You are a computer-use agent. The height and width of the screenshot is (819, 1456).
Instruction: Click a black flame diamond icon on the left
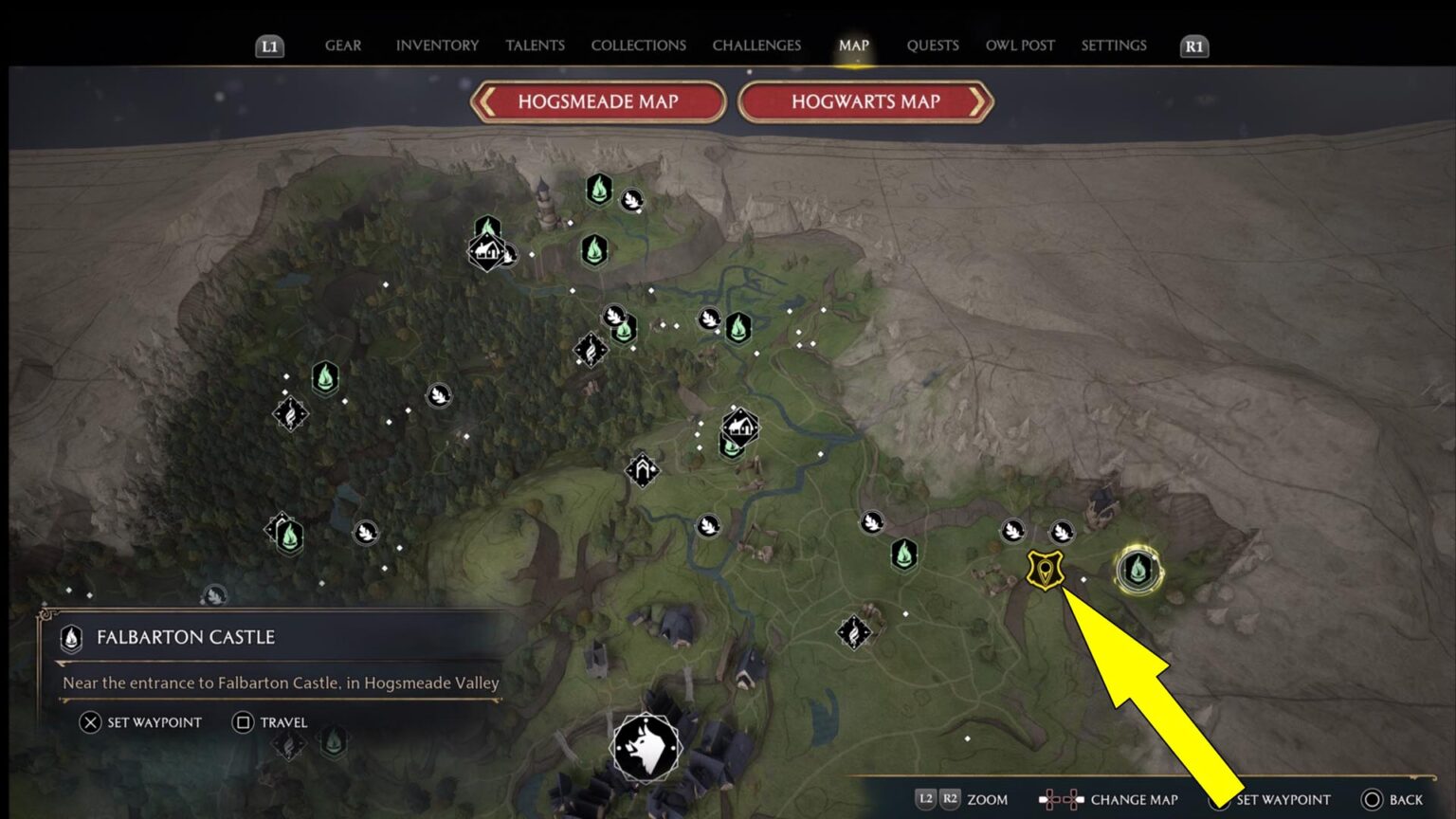[x=290, y=415]
